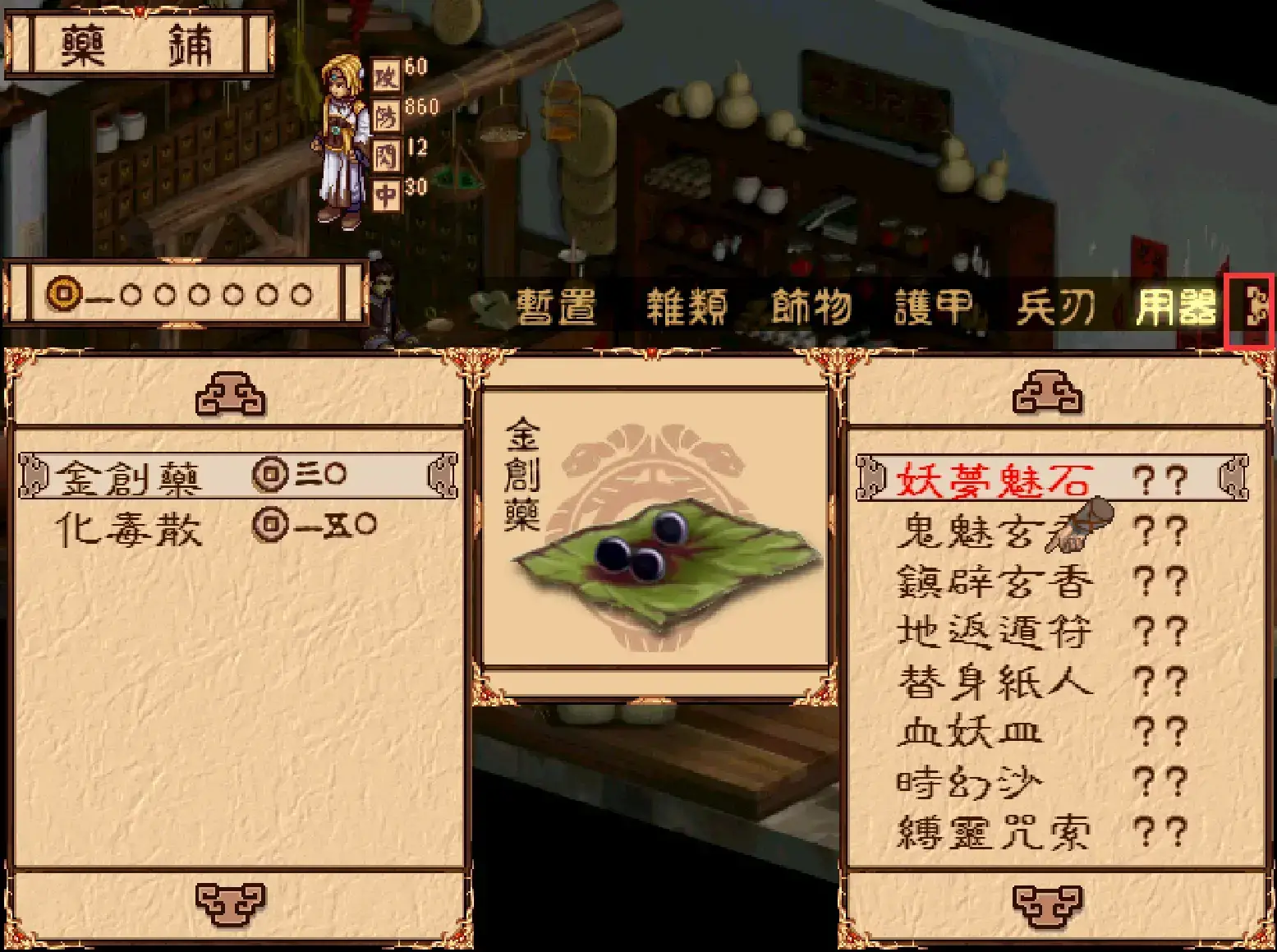This screenshot has width=1277, height=952.
Task: Click the 閃 dodge stat icon
Action: [x=388, y=153]
